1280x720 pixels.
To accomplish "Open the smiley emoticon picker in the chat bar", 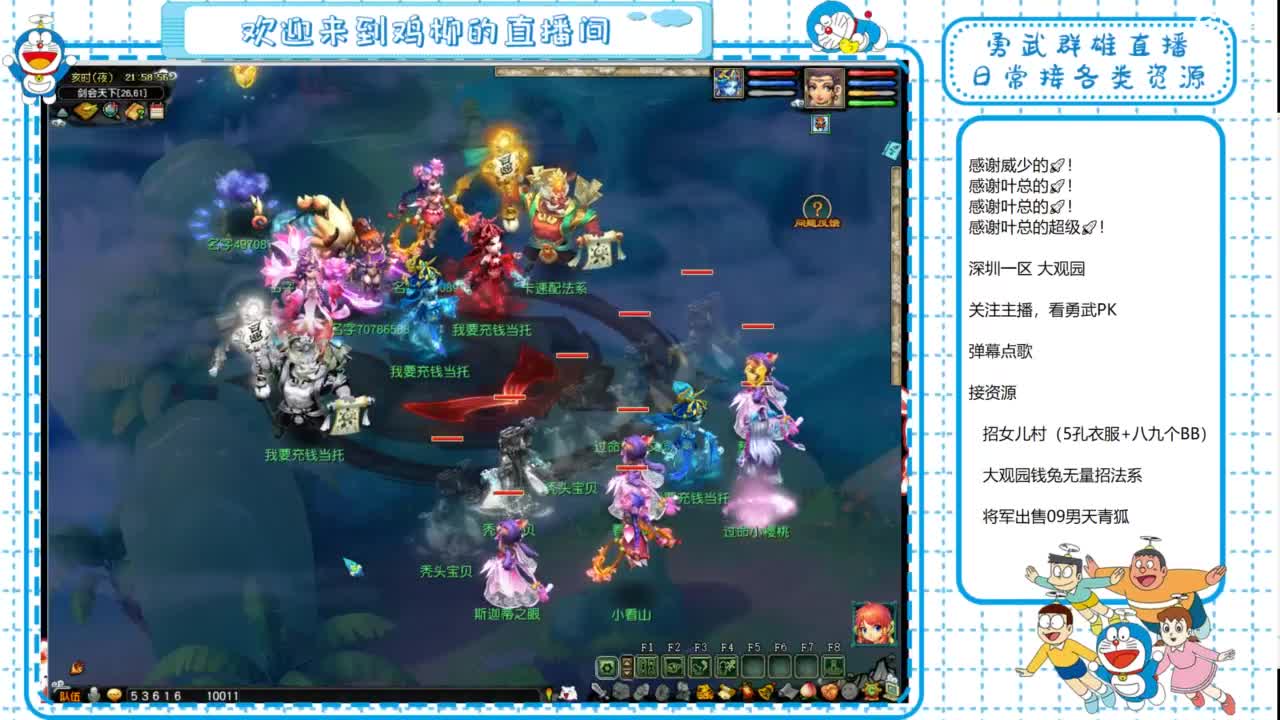I will pos(115,692).
